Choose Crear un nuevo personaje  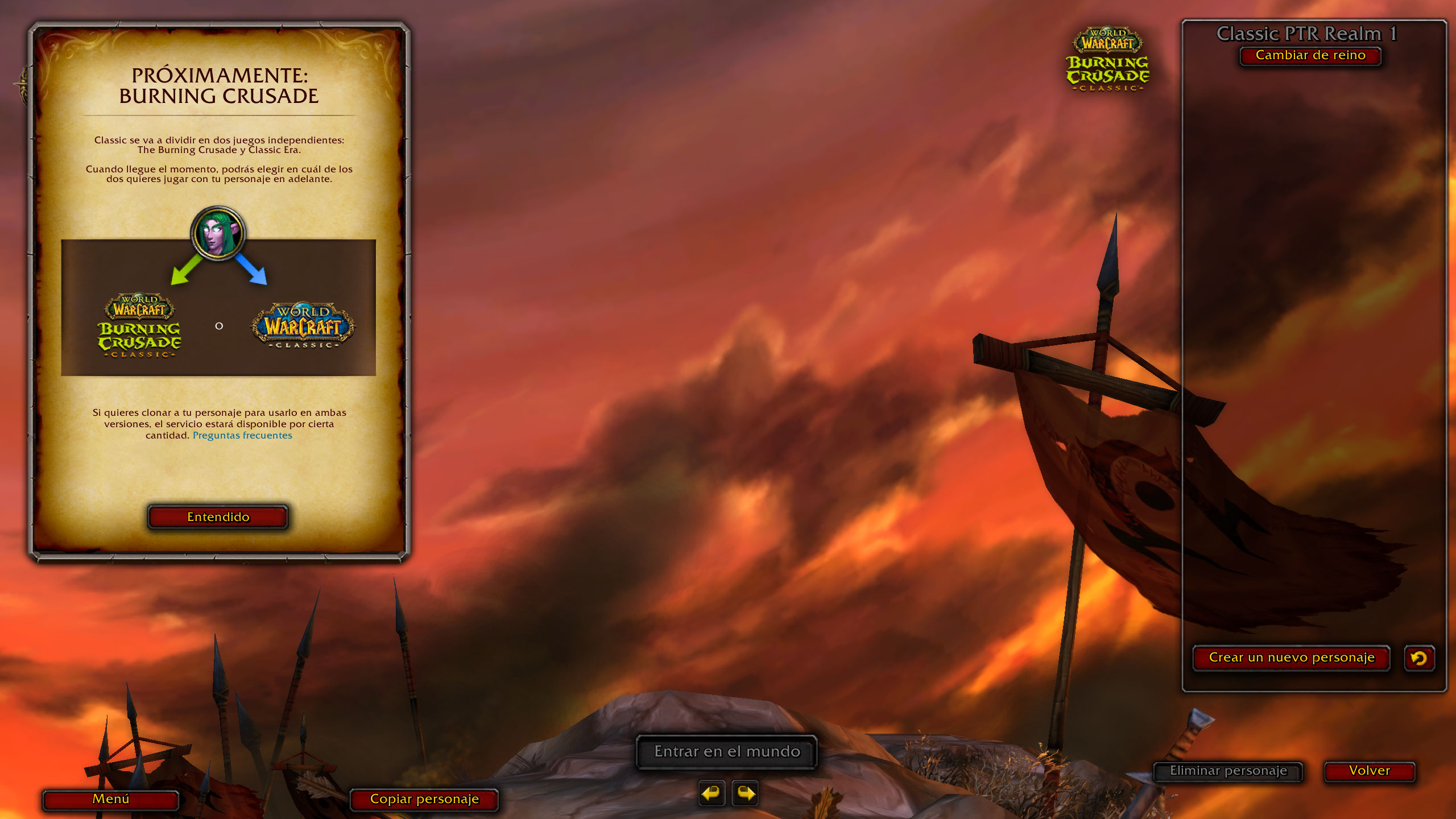click(x=1291, y=658)
